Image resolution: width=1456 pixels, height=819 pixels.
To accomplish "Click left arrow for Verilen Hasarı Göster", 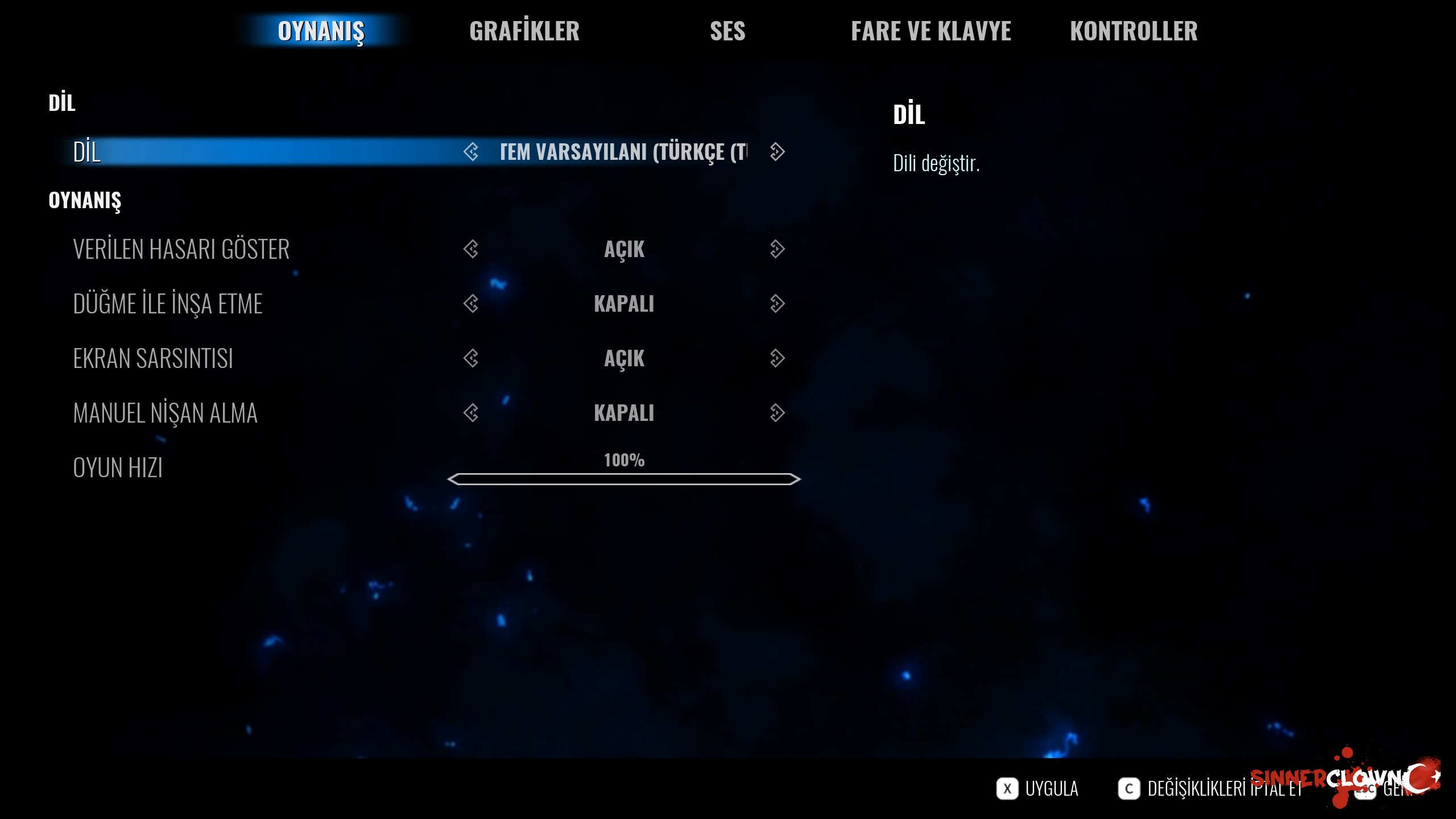I will [x=471, y=249].
